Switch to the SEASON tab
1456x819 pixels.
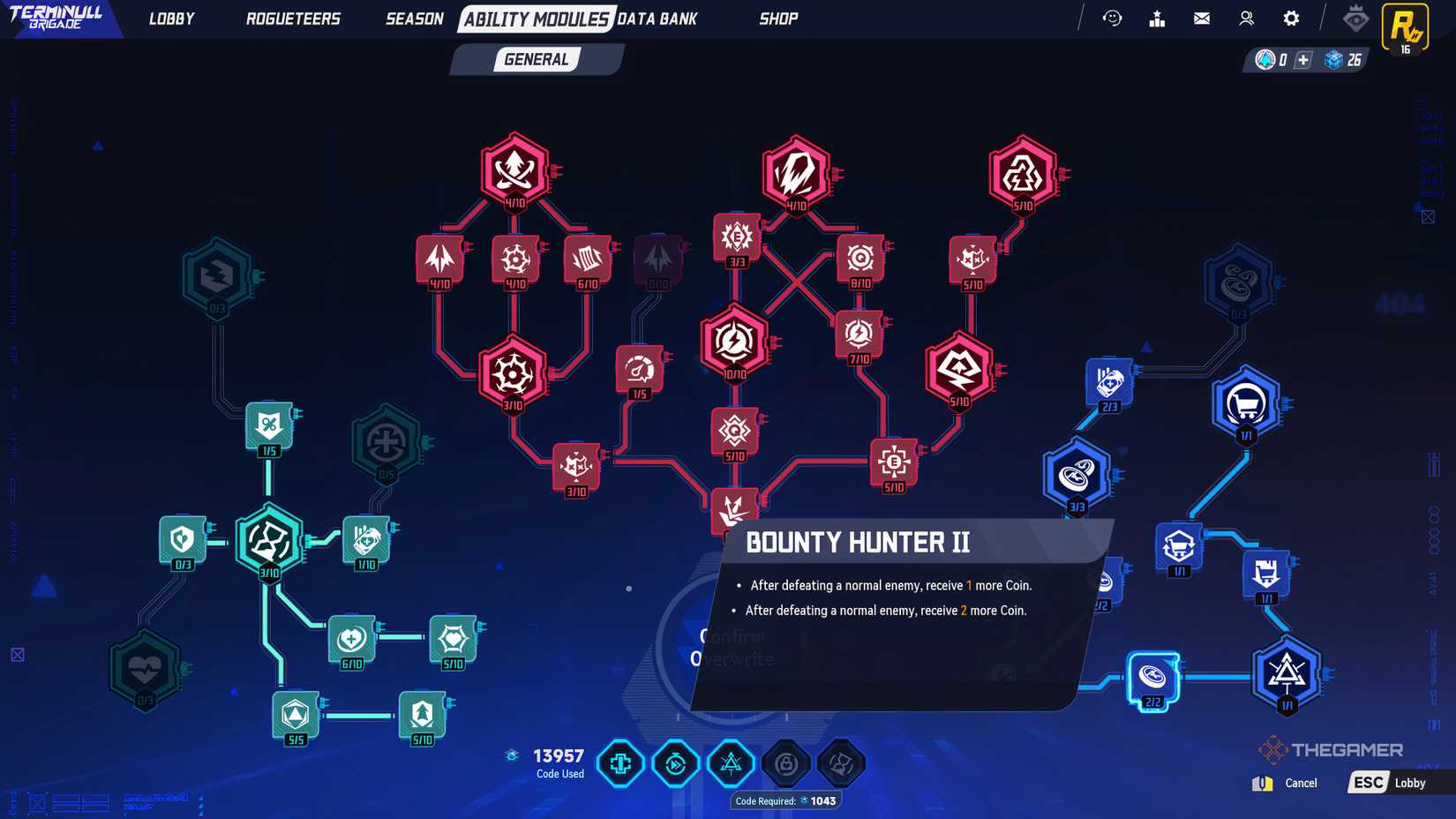coord(414,18)
